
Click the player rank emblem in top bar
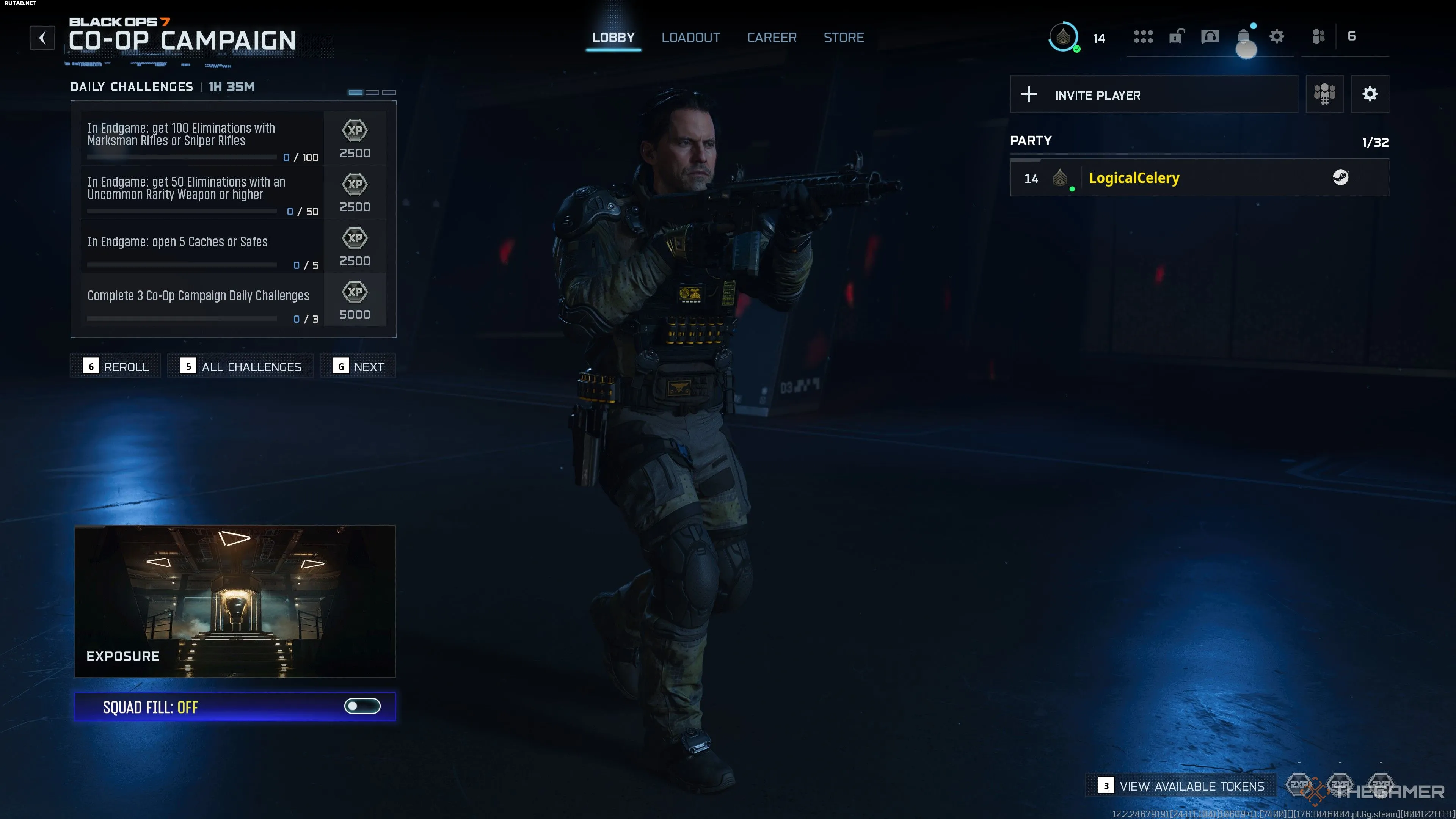click(1063, 37)
